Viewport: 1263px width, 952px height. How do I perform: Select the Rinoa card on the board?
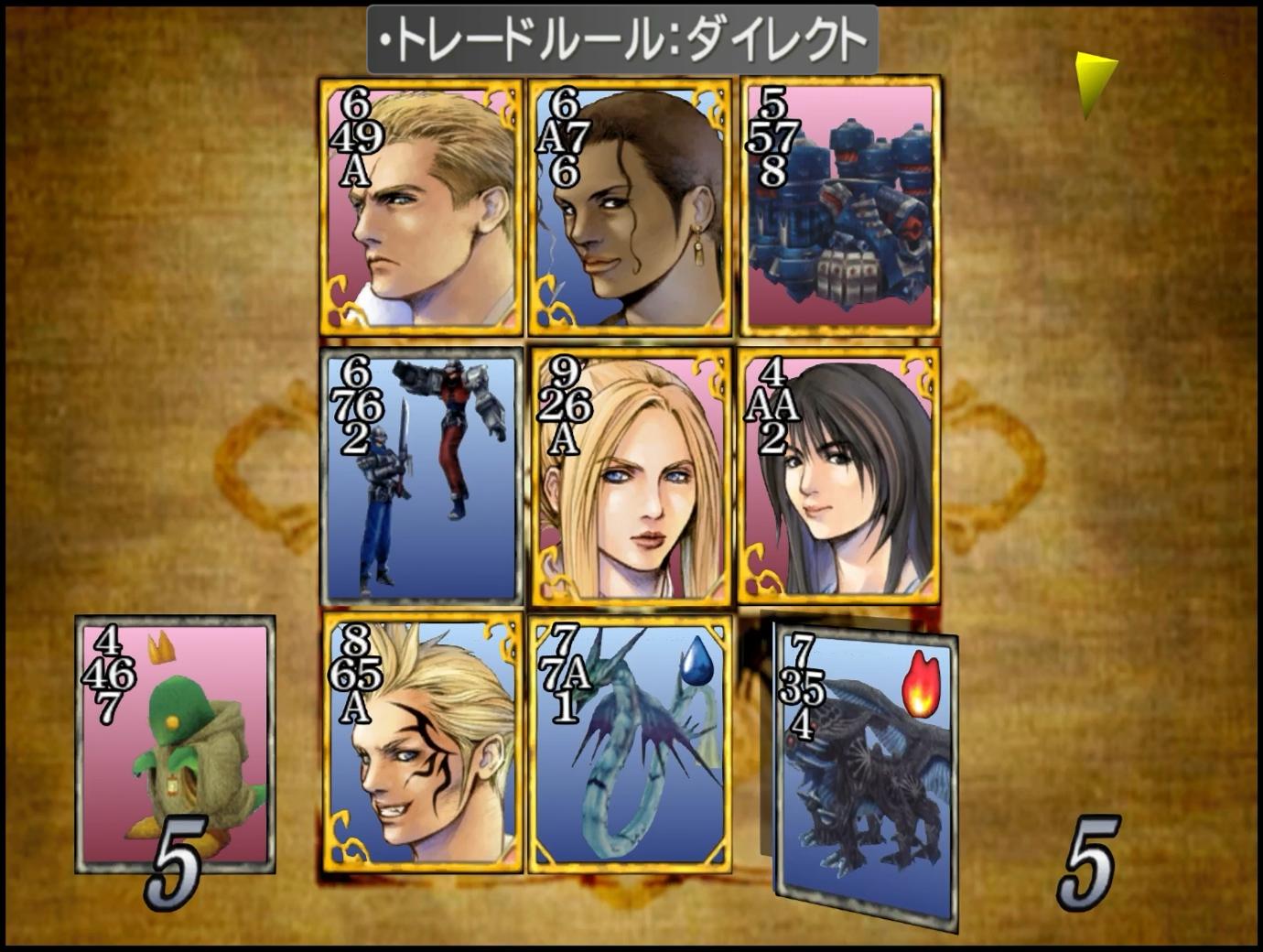click(839, 476)
